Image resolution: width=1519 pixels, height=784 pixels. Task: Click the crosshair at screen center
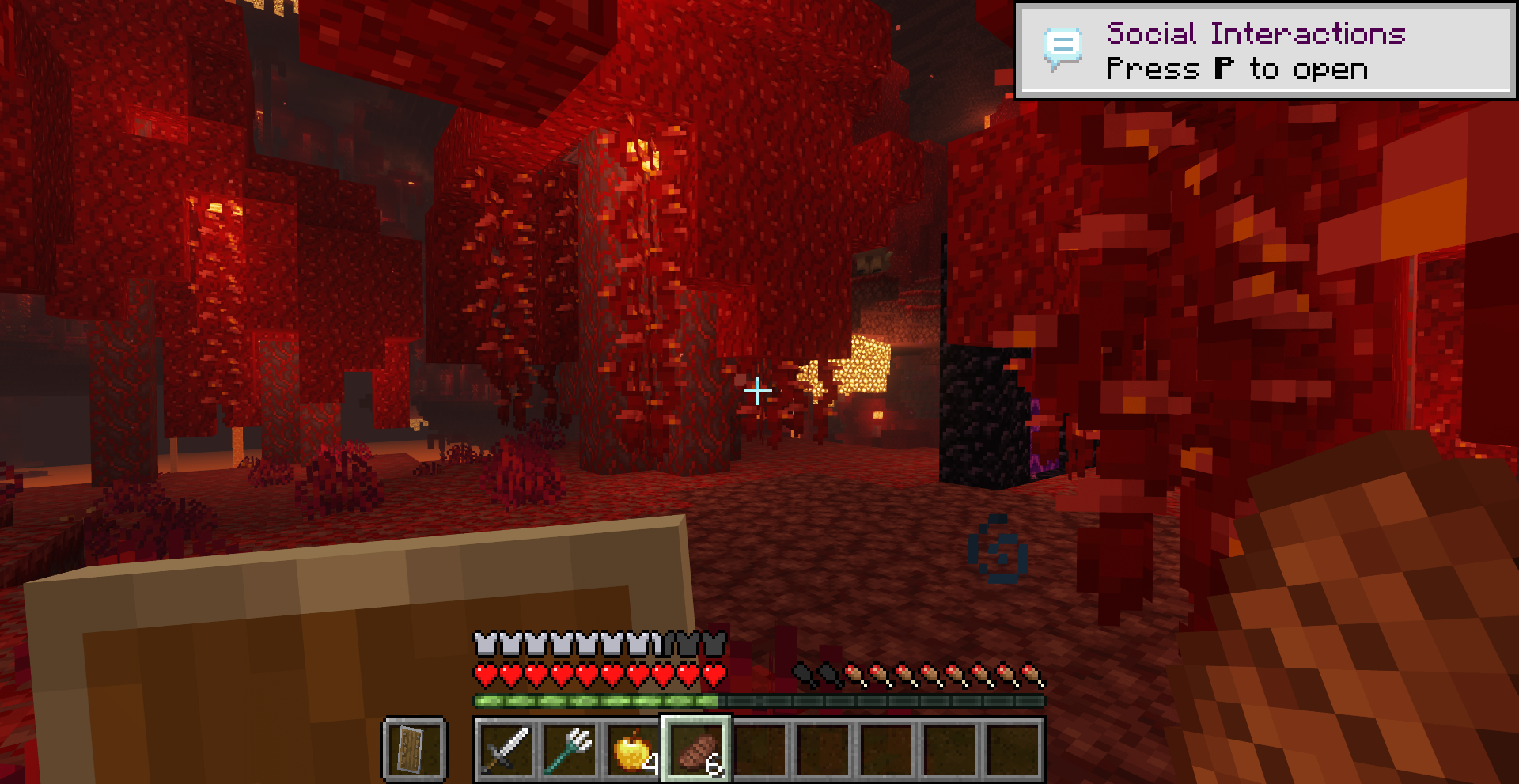point(757,390)
